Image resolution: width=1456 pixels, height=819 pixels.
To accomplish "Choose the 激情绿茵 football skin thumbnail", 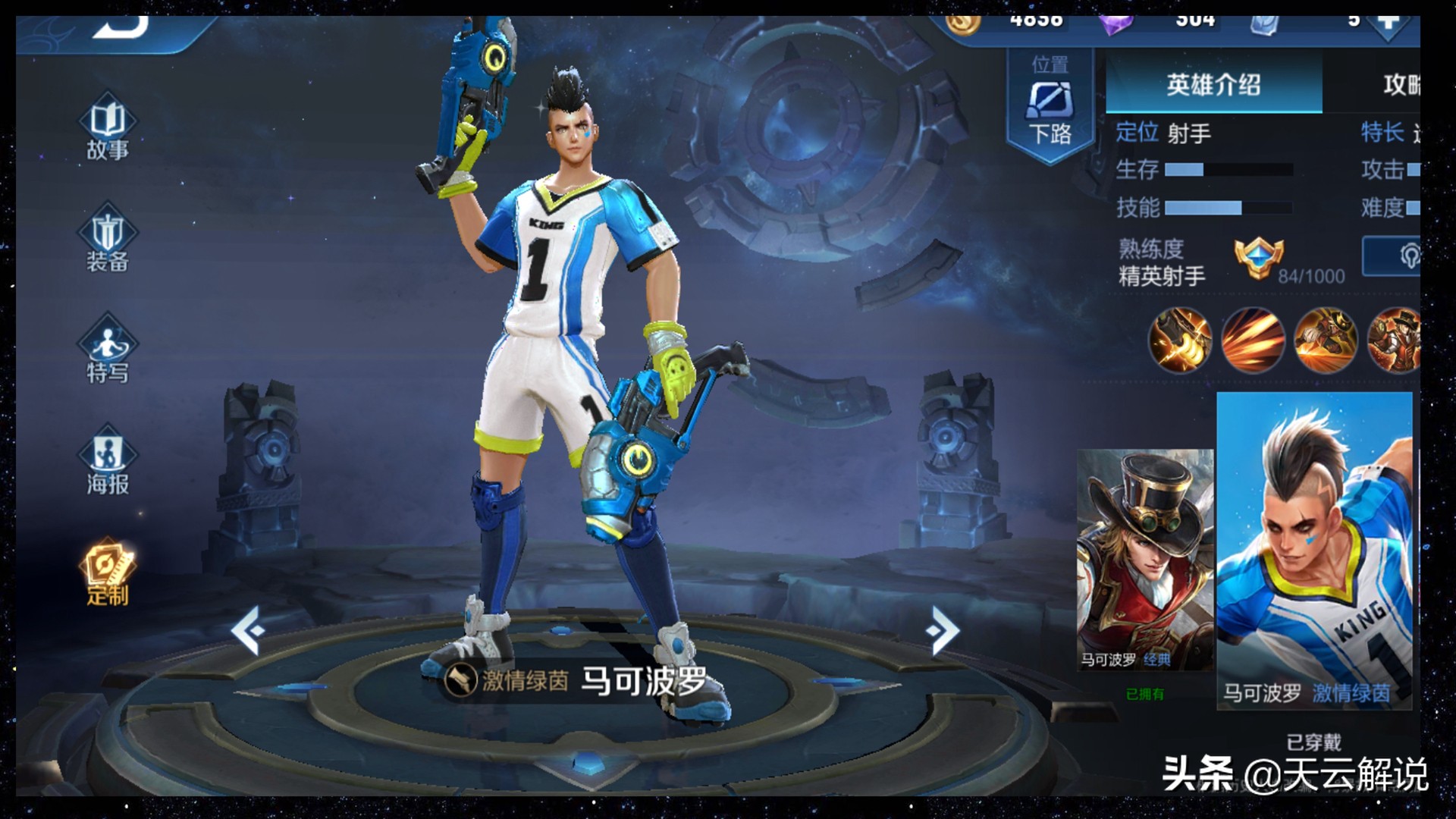I will (x=1314, y=551).
